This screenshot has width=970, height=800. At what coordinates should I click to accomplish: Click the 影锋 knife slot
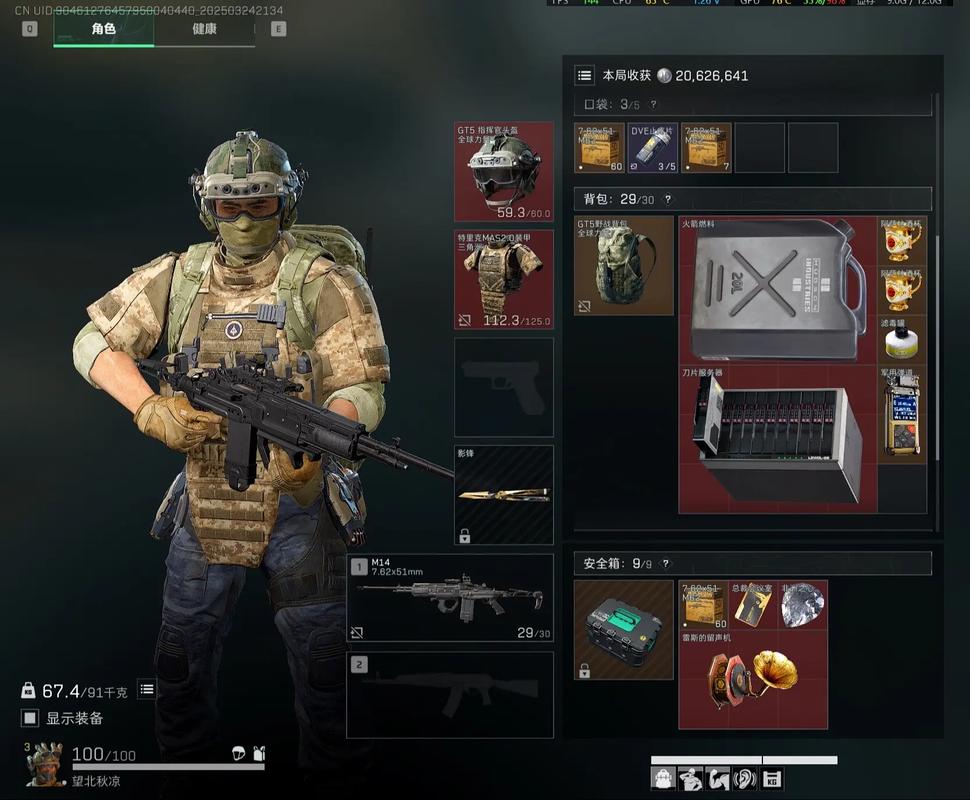point(503,494)
